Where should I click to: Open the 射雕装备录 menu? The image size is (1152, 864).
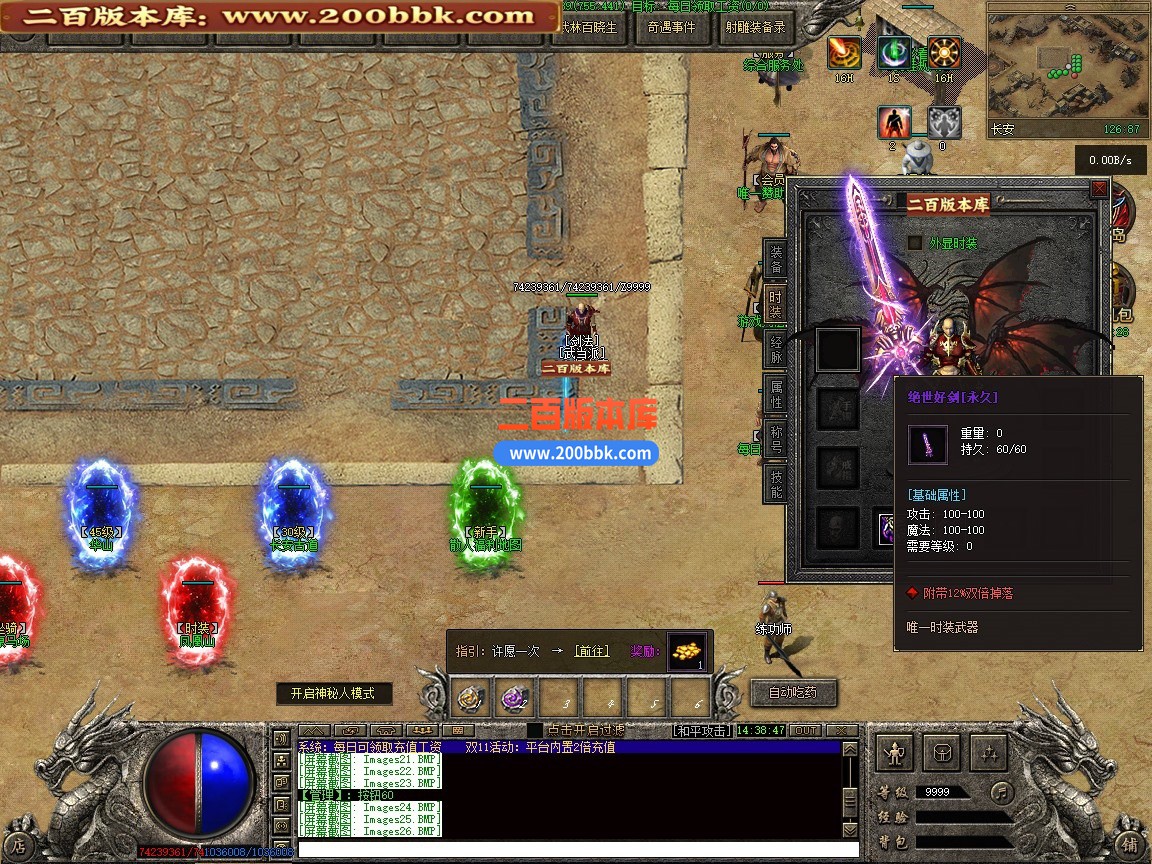[754, 28]
